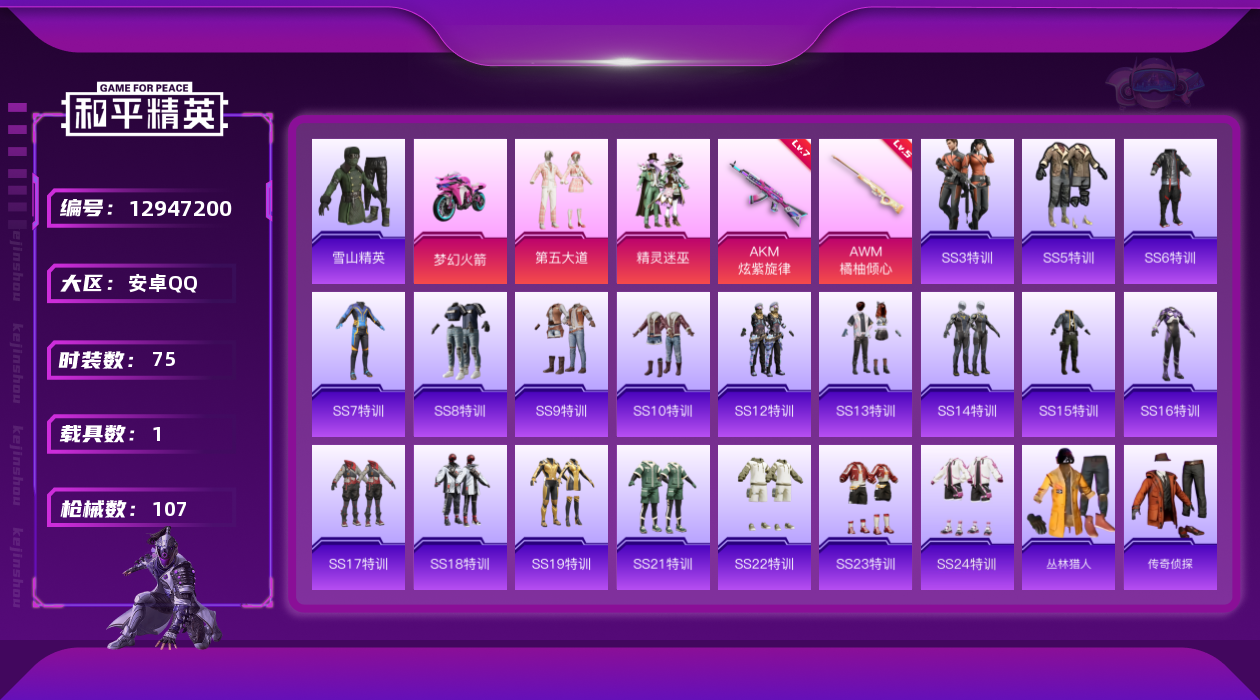Open the 第五大道 outfit card
Viewport: 1260px width, 700px height.
561,211
